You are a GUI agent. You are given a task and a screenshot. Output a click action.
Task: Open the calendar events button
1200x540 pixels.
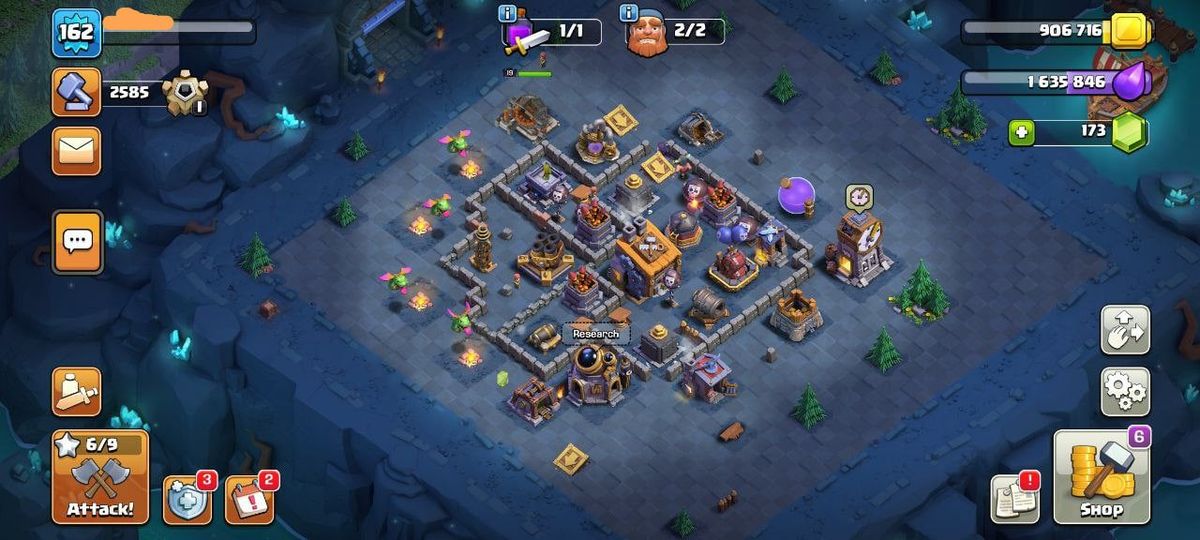248,498
